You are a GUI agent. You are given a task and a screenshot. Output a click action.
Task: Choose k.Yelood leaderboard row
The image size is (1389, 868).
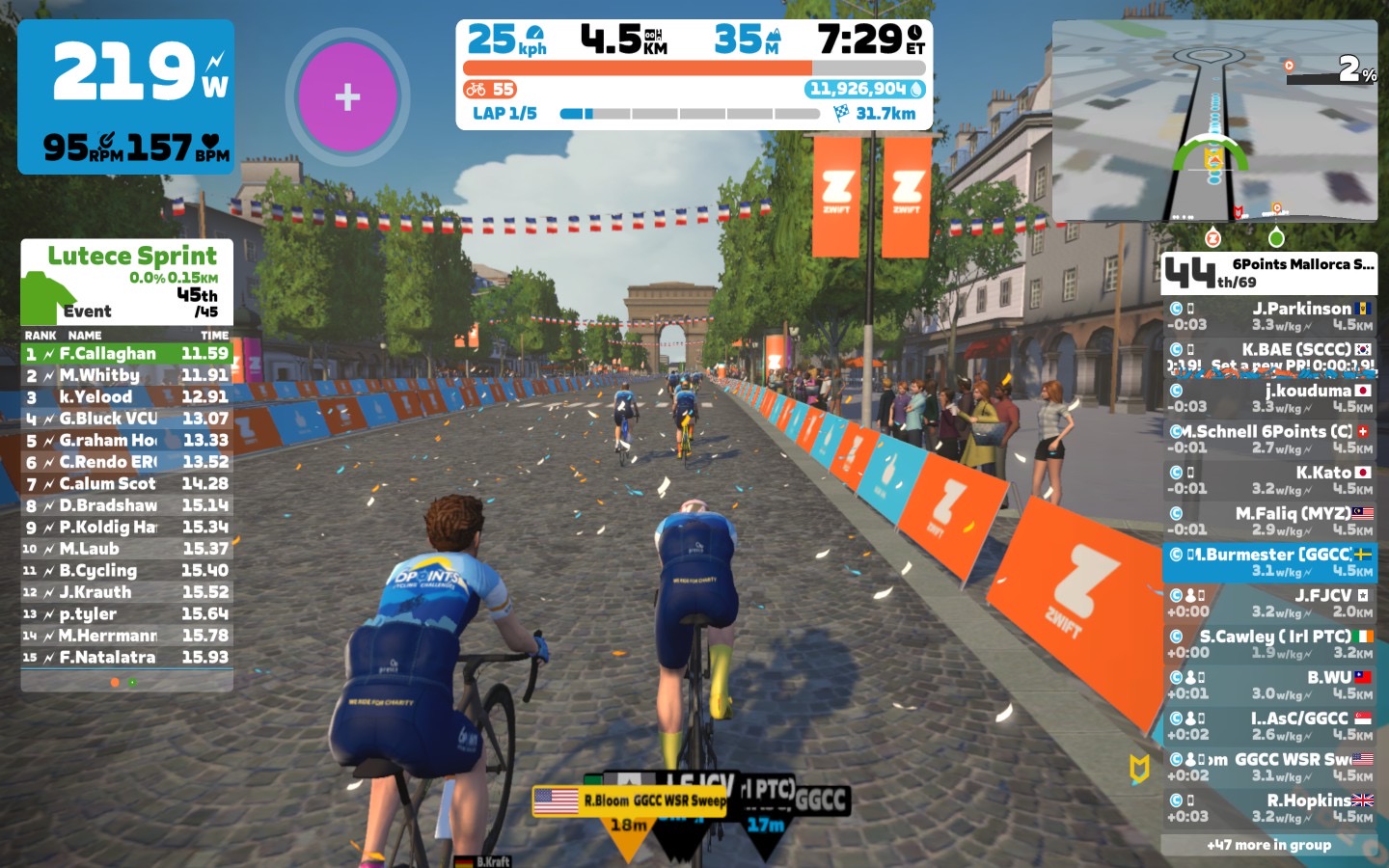[126, 396]
